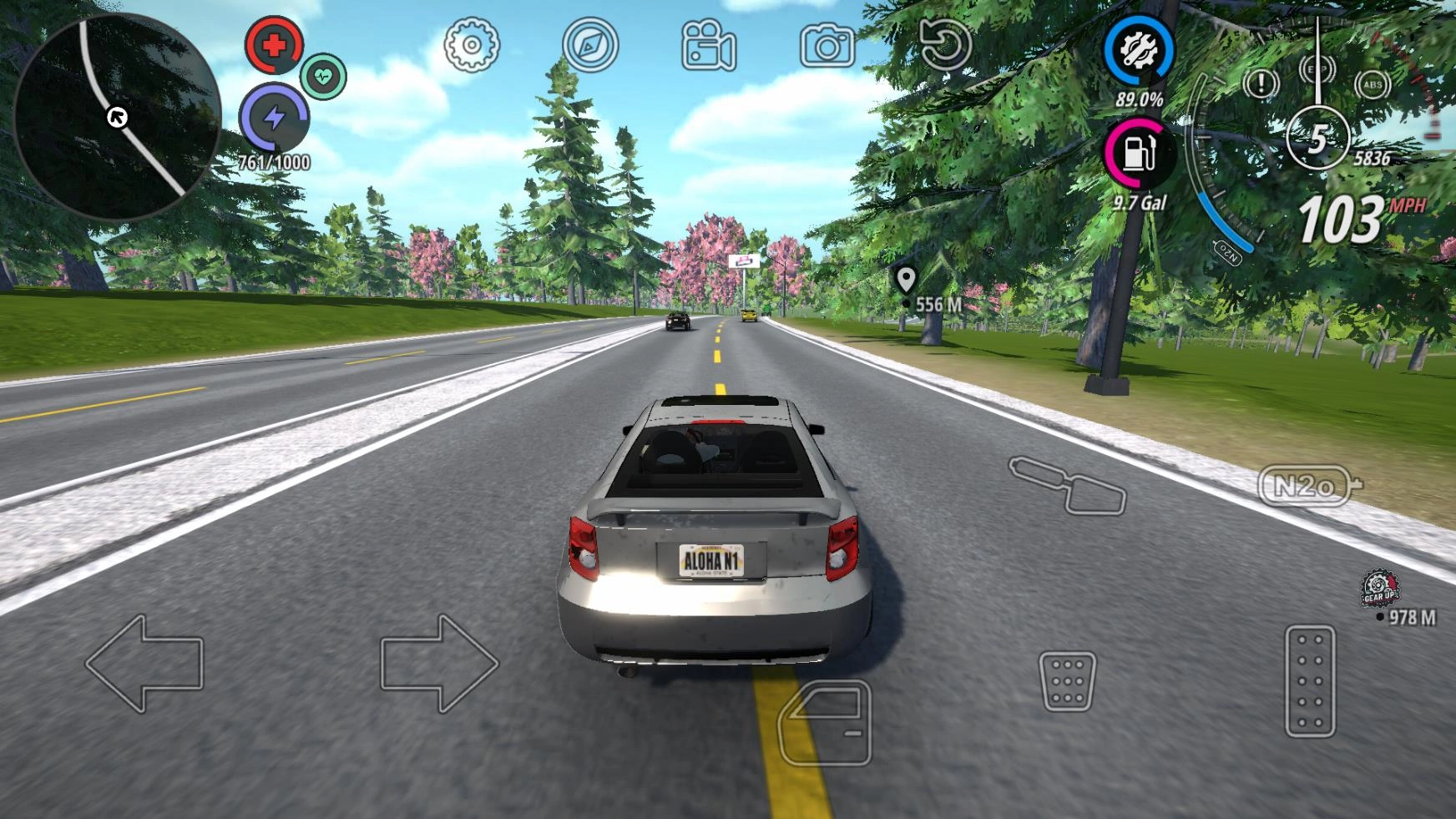
Task: Exit the vehicle with car door icon
Action: 825,722
